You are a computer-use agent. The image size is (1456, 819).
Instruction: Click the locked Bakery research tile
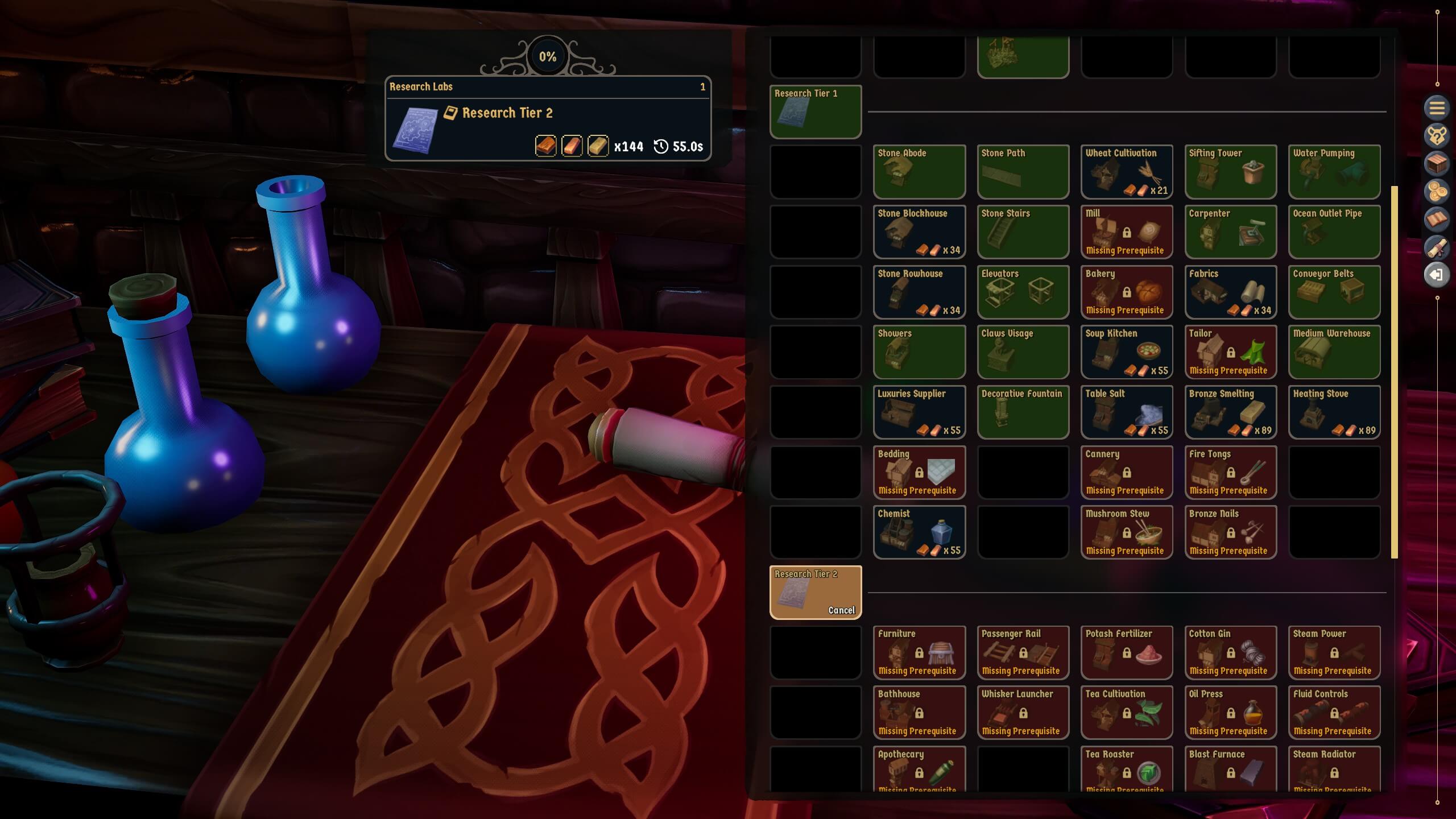click(x=1126, y=292)
